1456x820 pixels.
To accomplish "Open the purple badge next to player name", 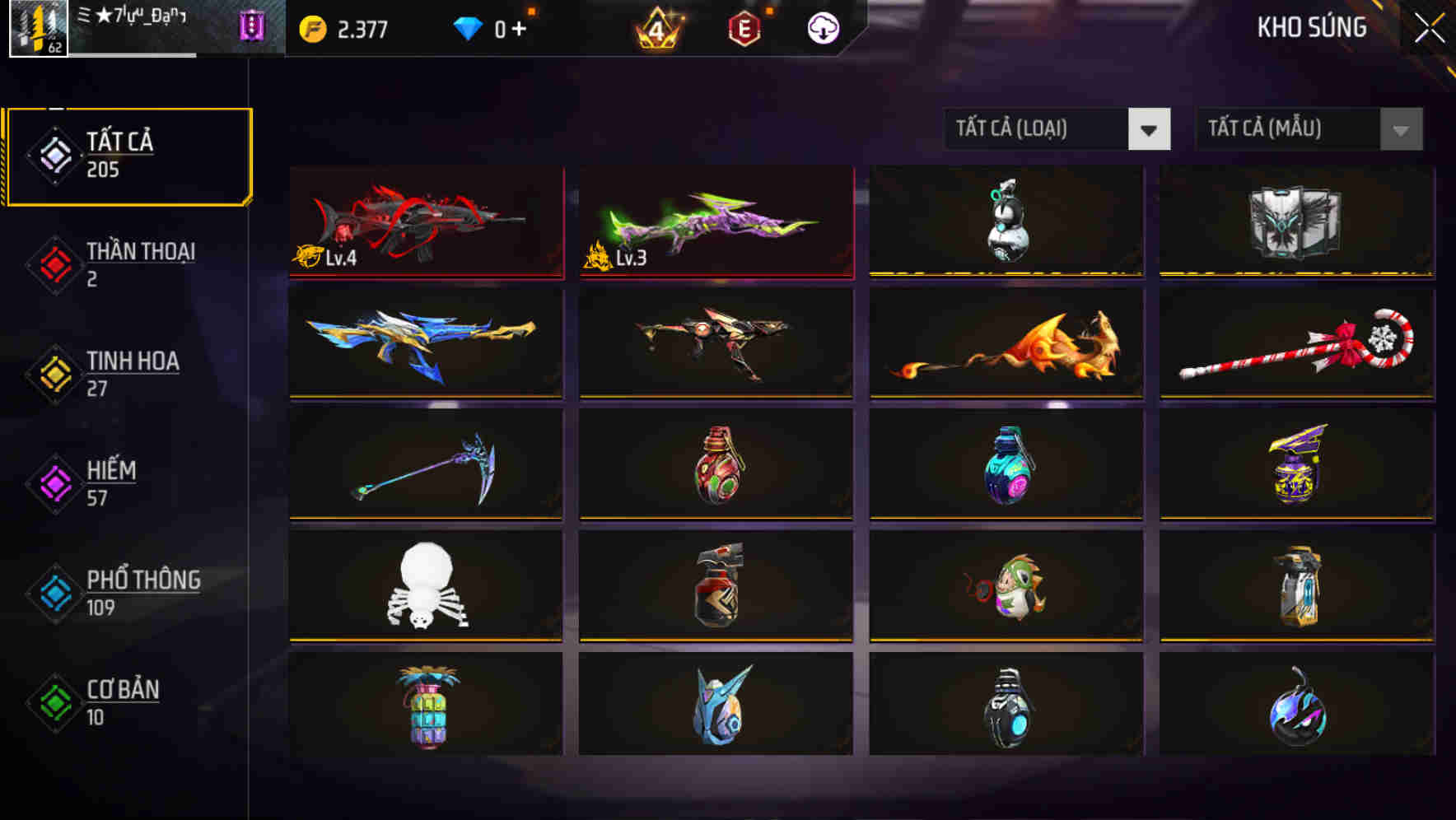I will [x=252, y=27].
